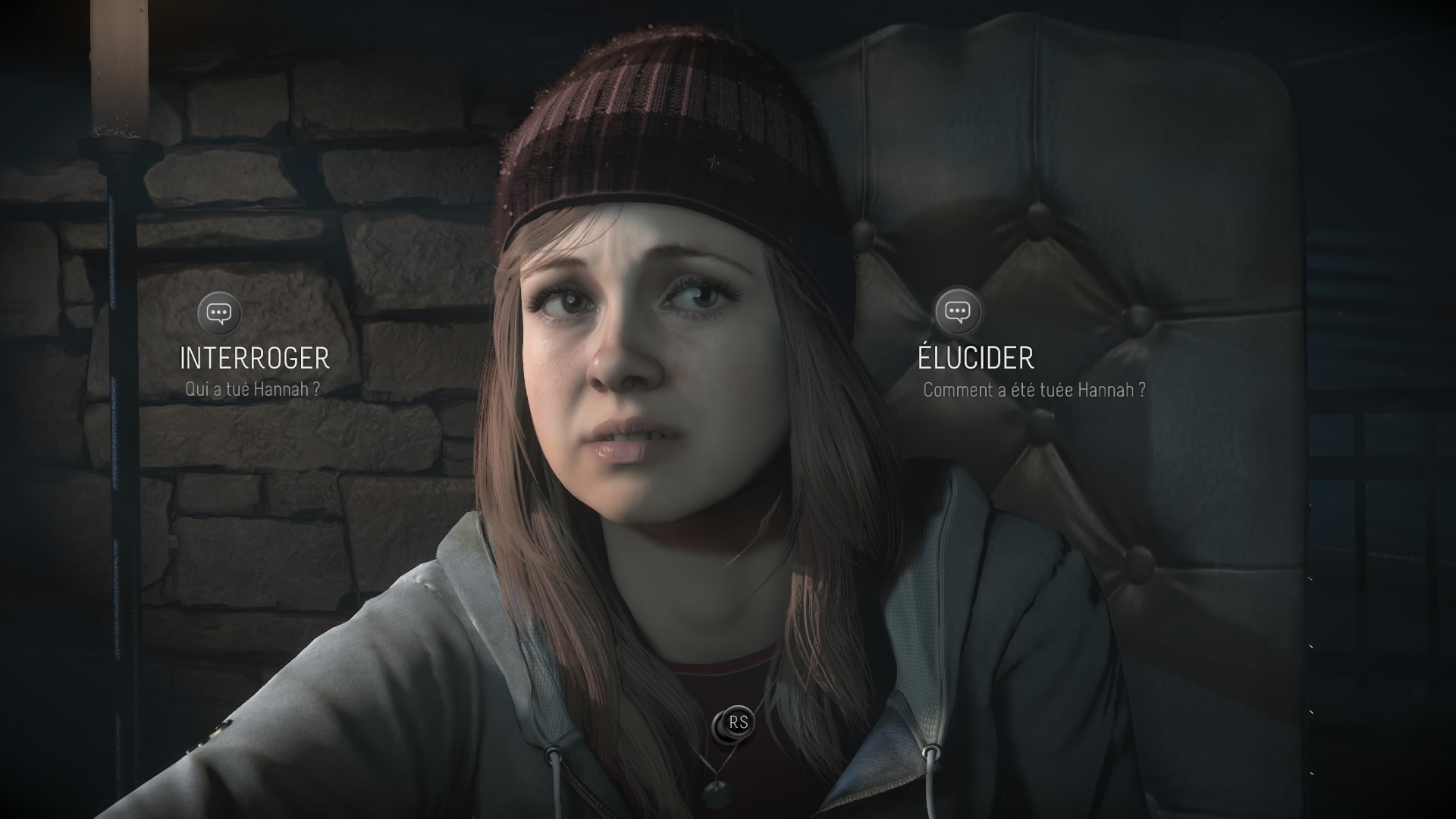Activate the ÉLUCIDER response branch
Screen dimensions: 1456x819
pos(974,355)
